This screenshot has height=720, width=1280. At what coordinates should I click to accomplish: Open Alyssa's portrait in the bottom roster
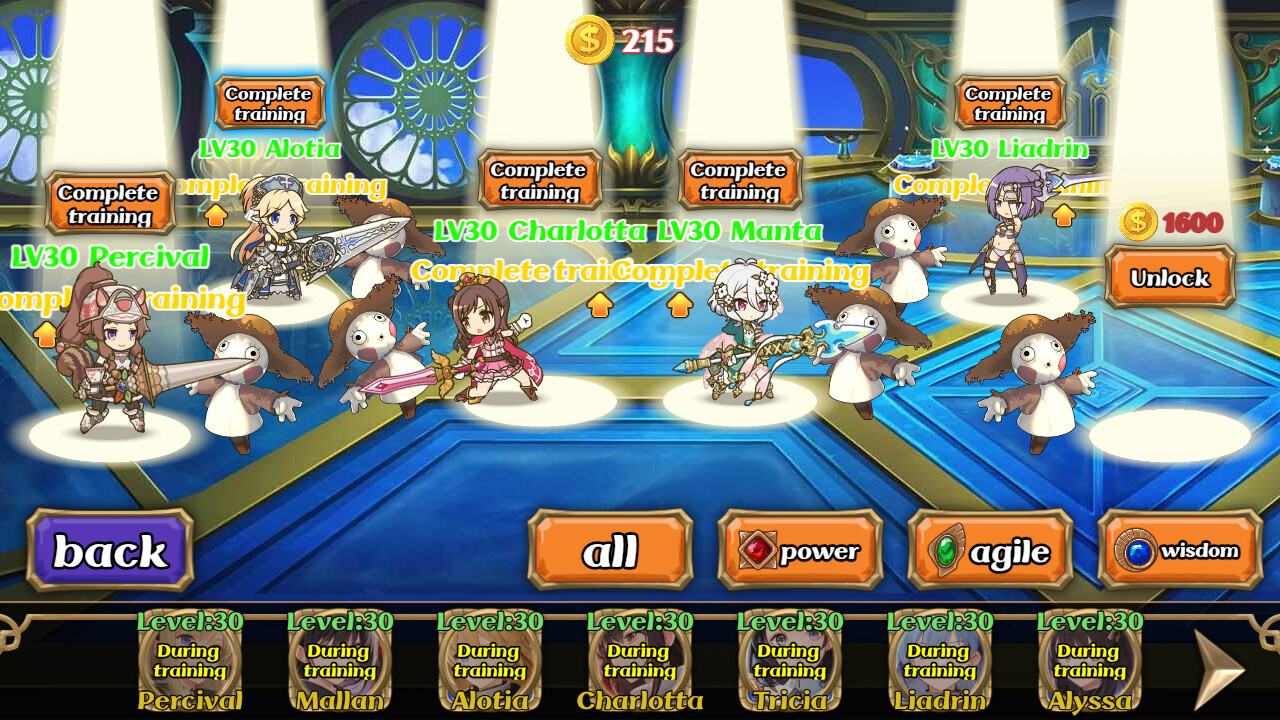(1090, 660)
